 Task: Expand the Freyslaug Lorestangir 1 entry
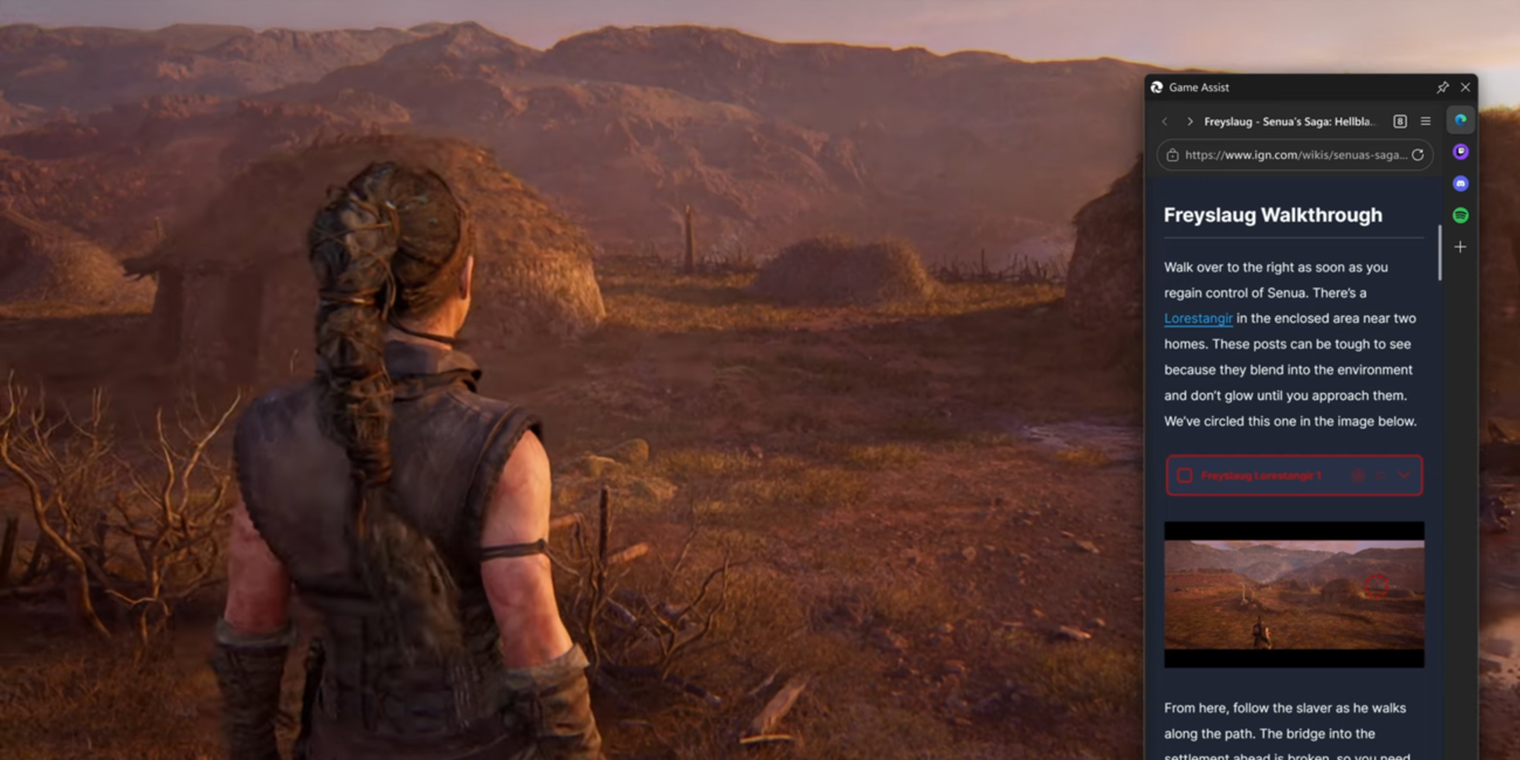coord(1403,475)
